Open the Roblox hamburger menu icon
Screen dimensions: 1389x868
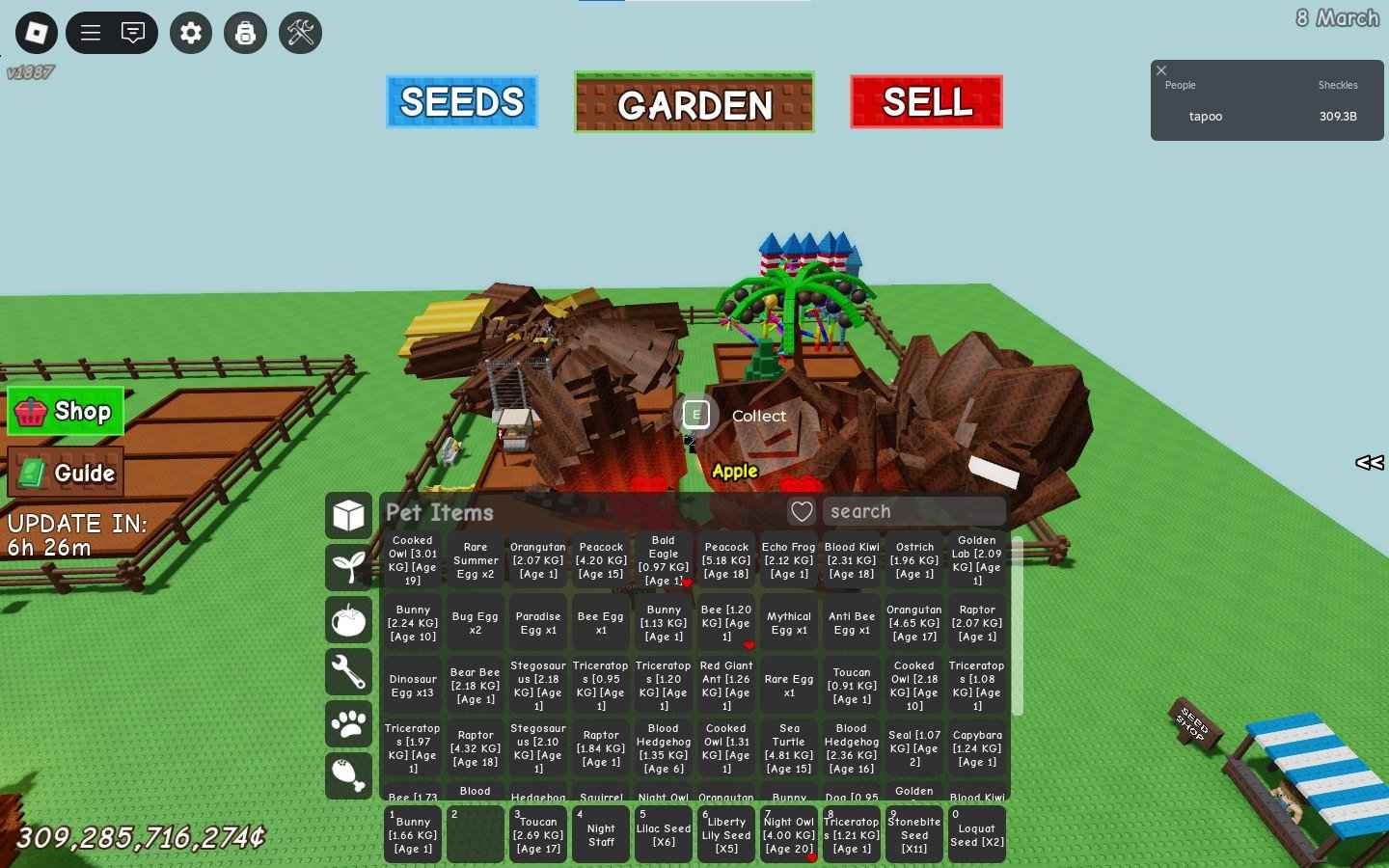(x=90, y=32)
